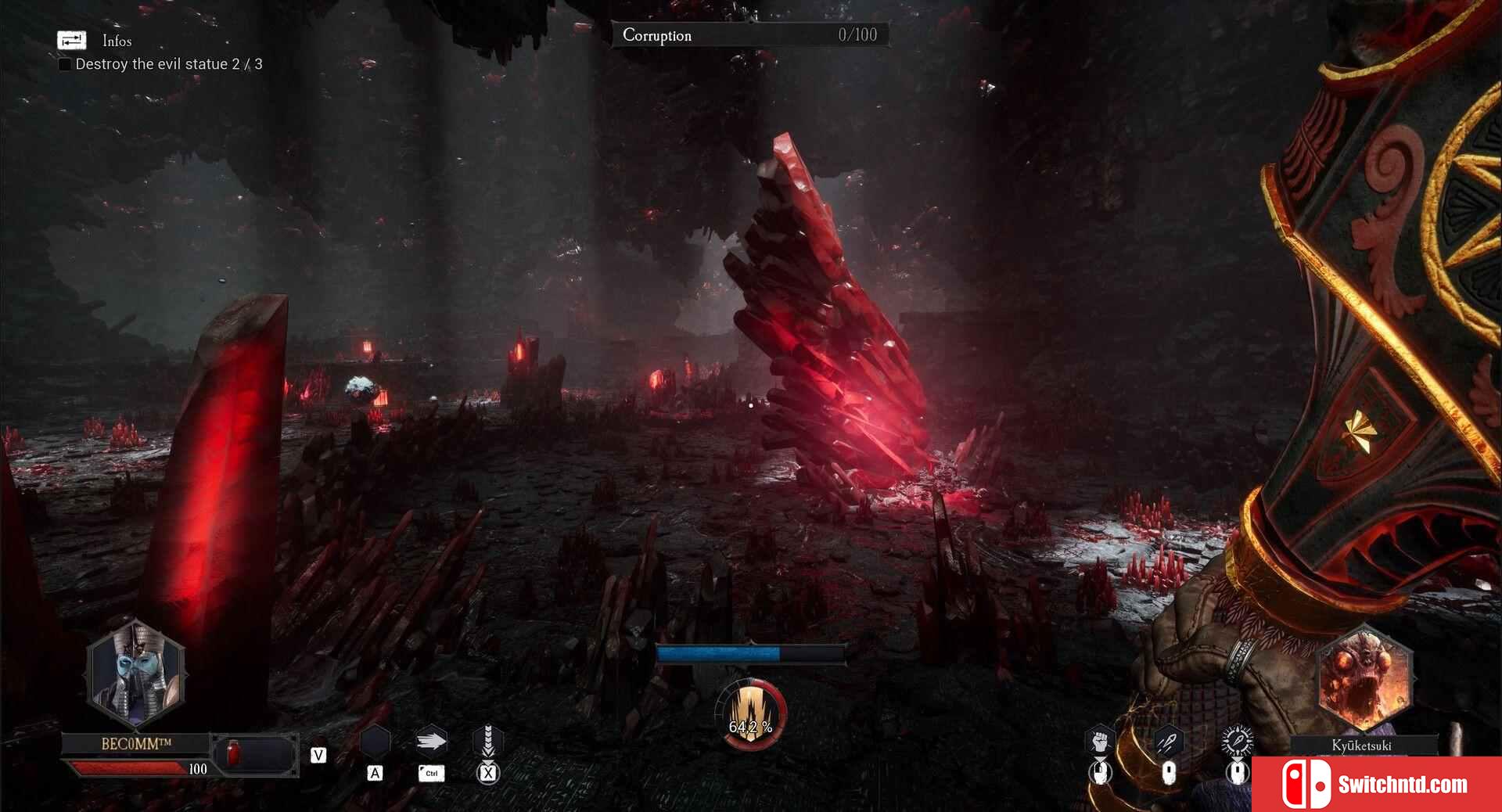This screenshot has height=812, width=1502.
Task: Activate the dash arrow ability icon
Action: 430,741
